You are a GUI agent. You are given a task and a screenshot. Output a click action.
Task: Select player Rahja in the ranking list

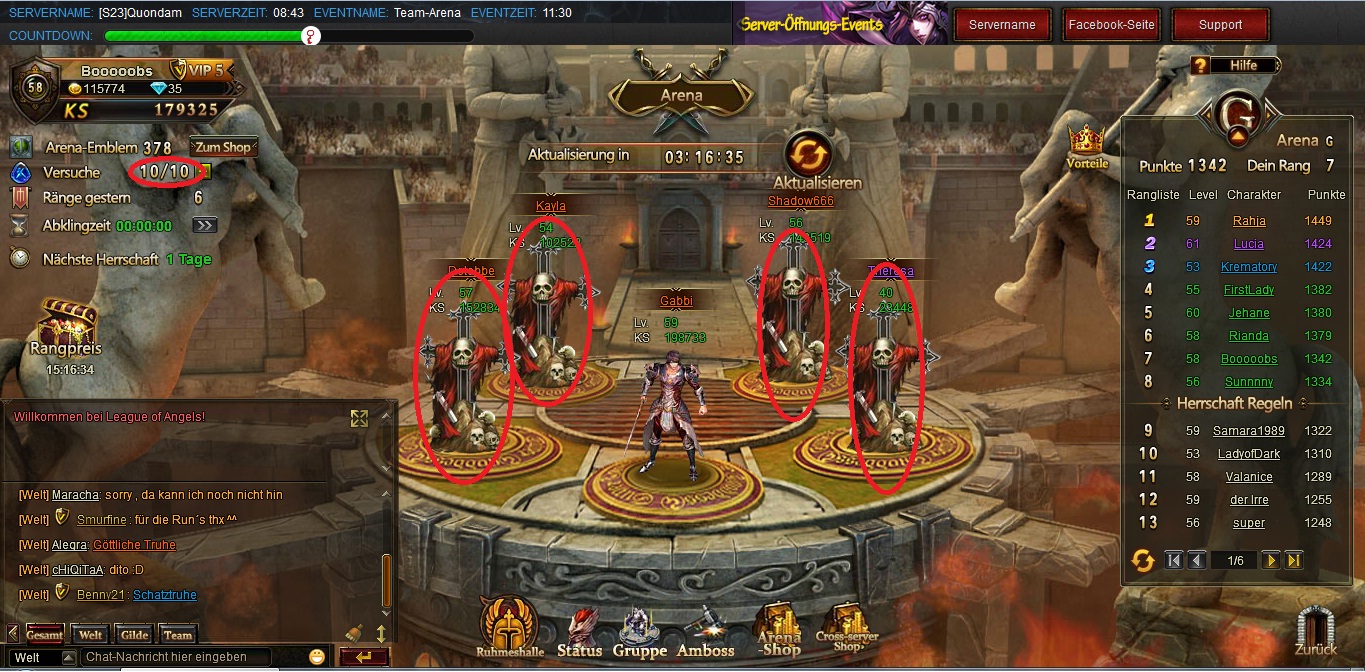1249,221
